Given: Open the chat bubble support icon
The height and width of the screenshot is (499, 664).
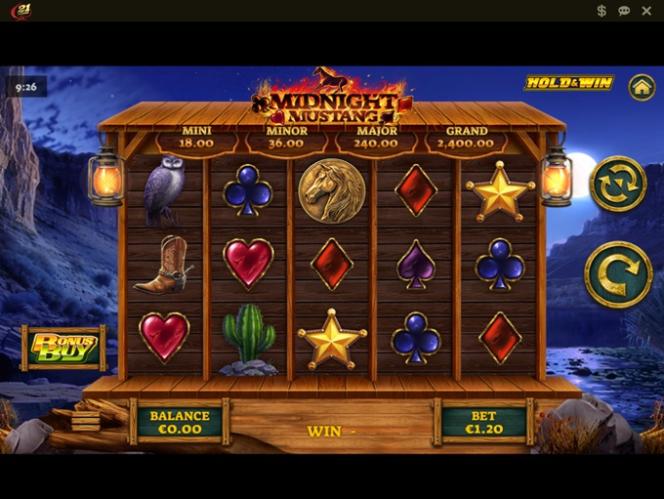Looking at the screenshot, I should 624,11.
